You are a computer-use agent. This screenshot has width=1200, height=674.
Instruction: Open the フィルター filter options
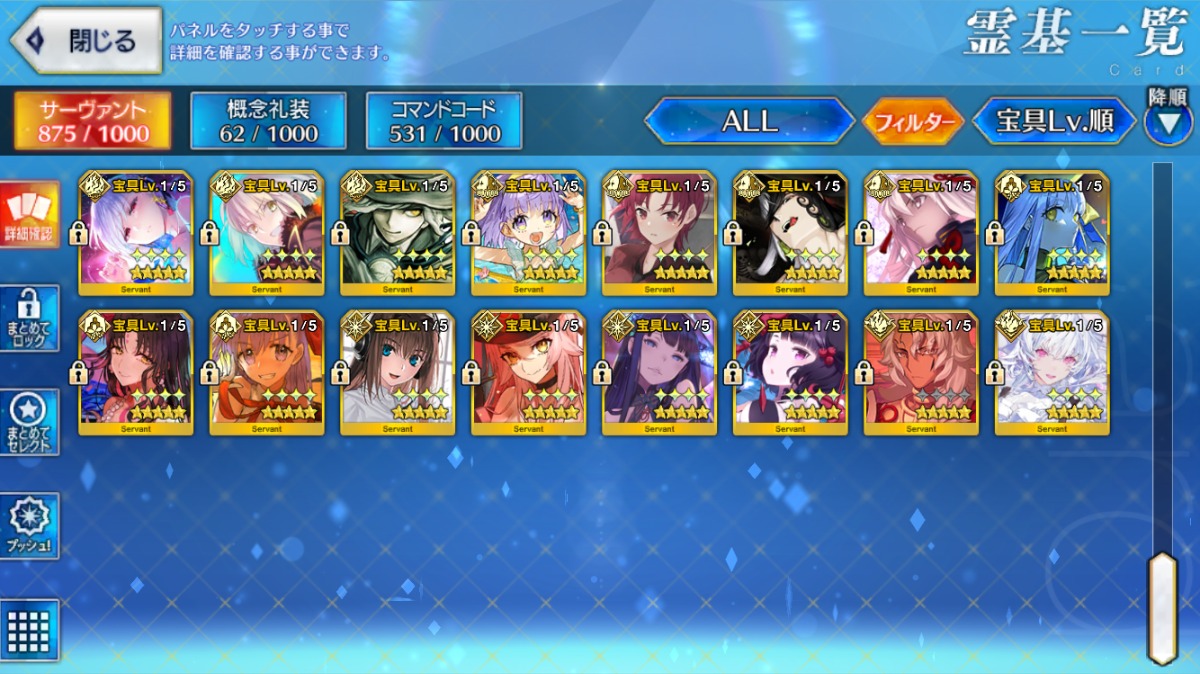[x=912, y=122]
